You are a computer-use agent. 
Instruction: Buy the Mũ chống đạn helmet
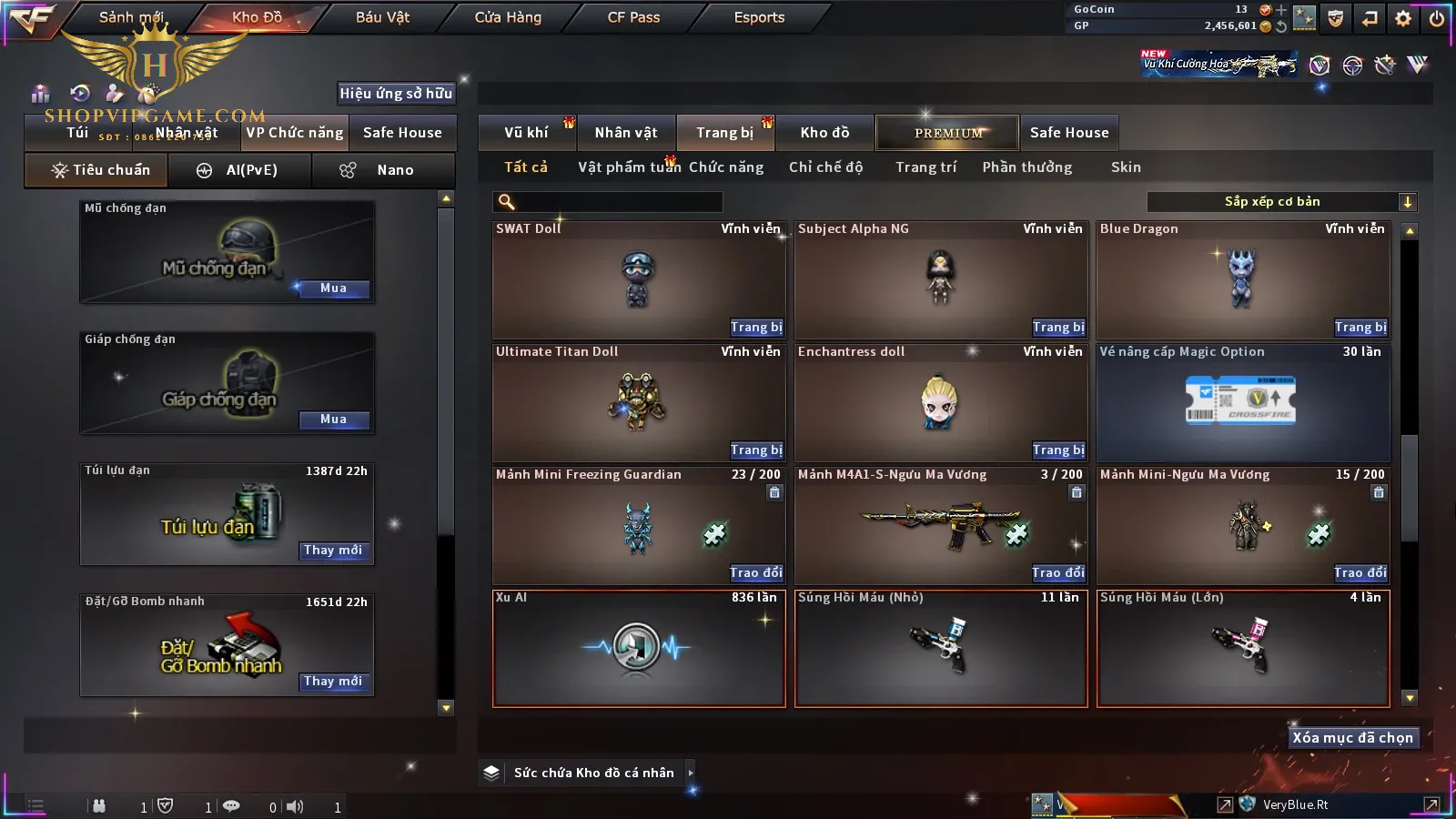(333, 288)
